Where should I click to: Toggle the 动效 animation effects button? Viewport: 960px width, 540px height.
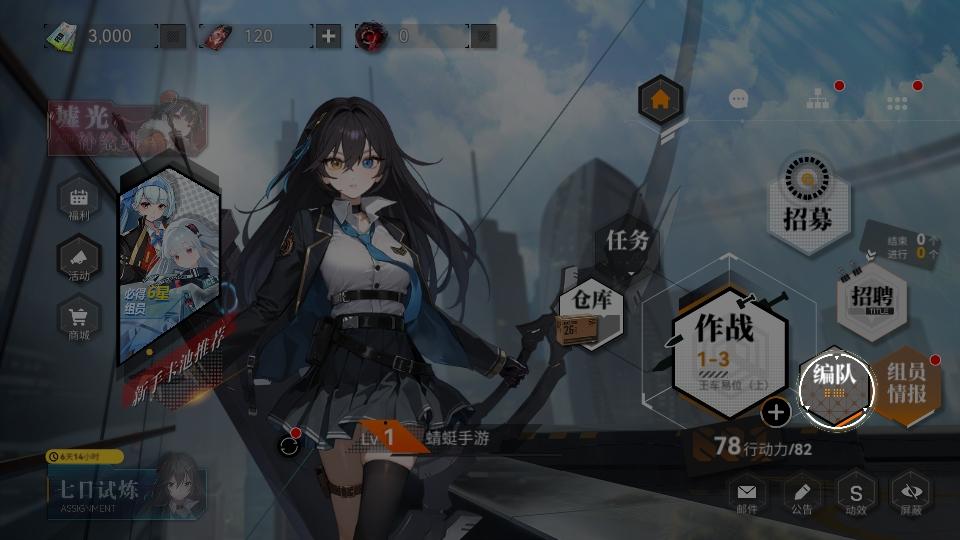(856, 495)
